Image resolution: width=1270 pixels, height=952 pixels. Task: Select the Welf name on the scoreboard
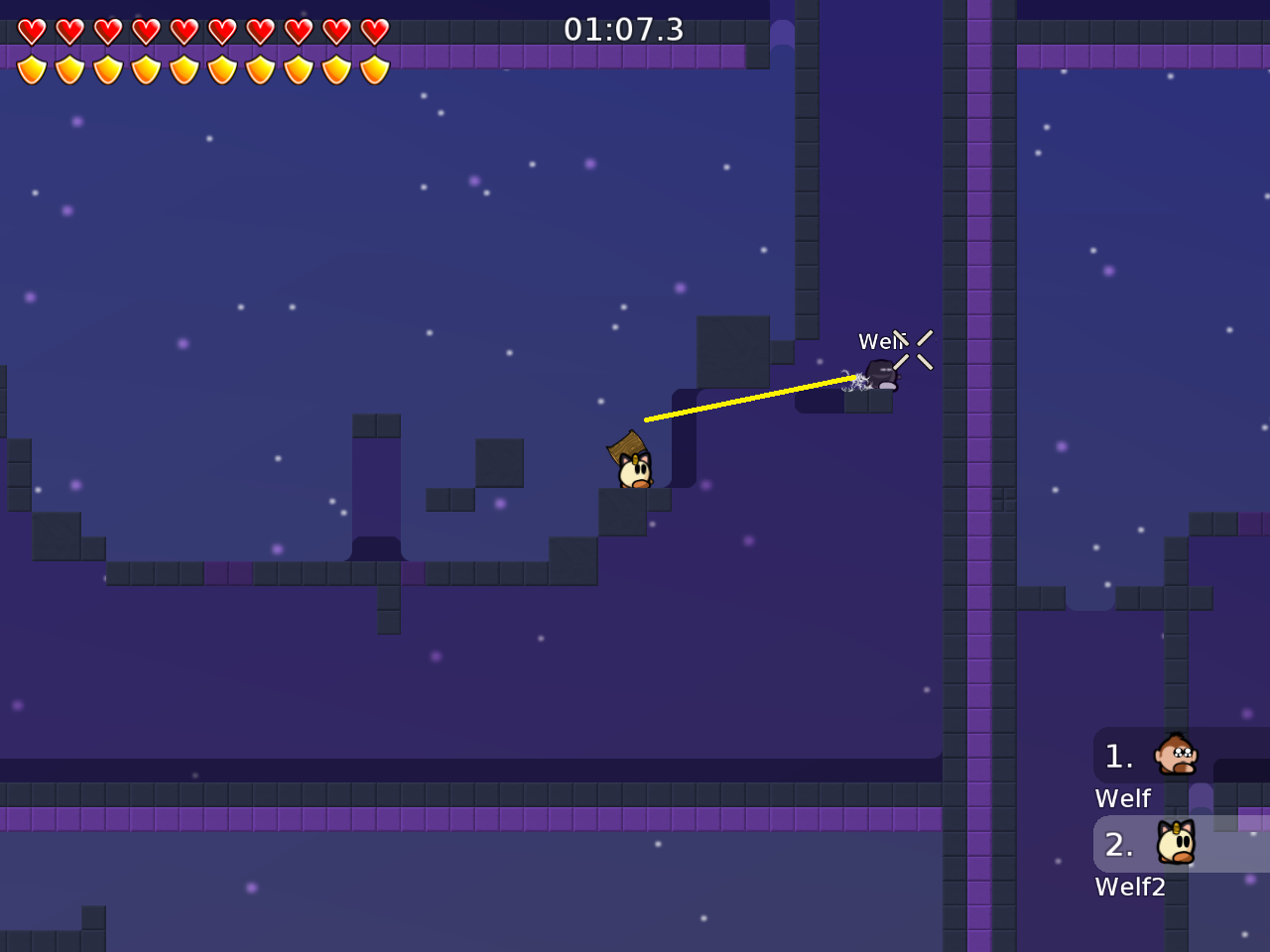click(x=1122, y=797)
